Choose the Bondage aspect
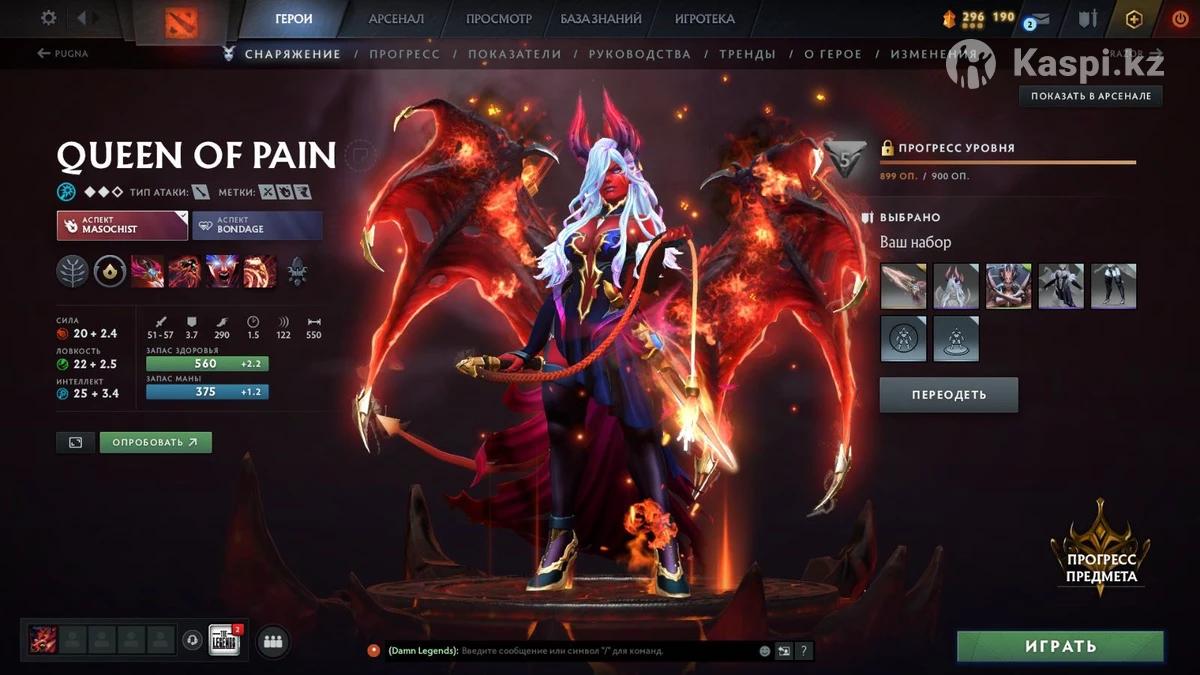 [257, 225]
